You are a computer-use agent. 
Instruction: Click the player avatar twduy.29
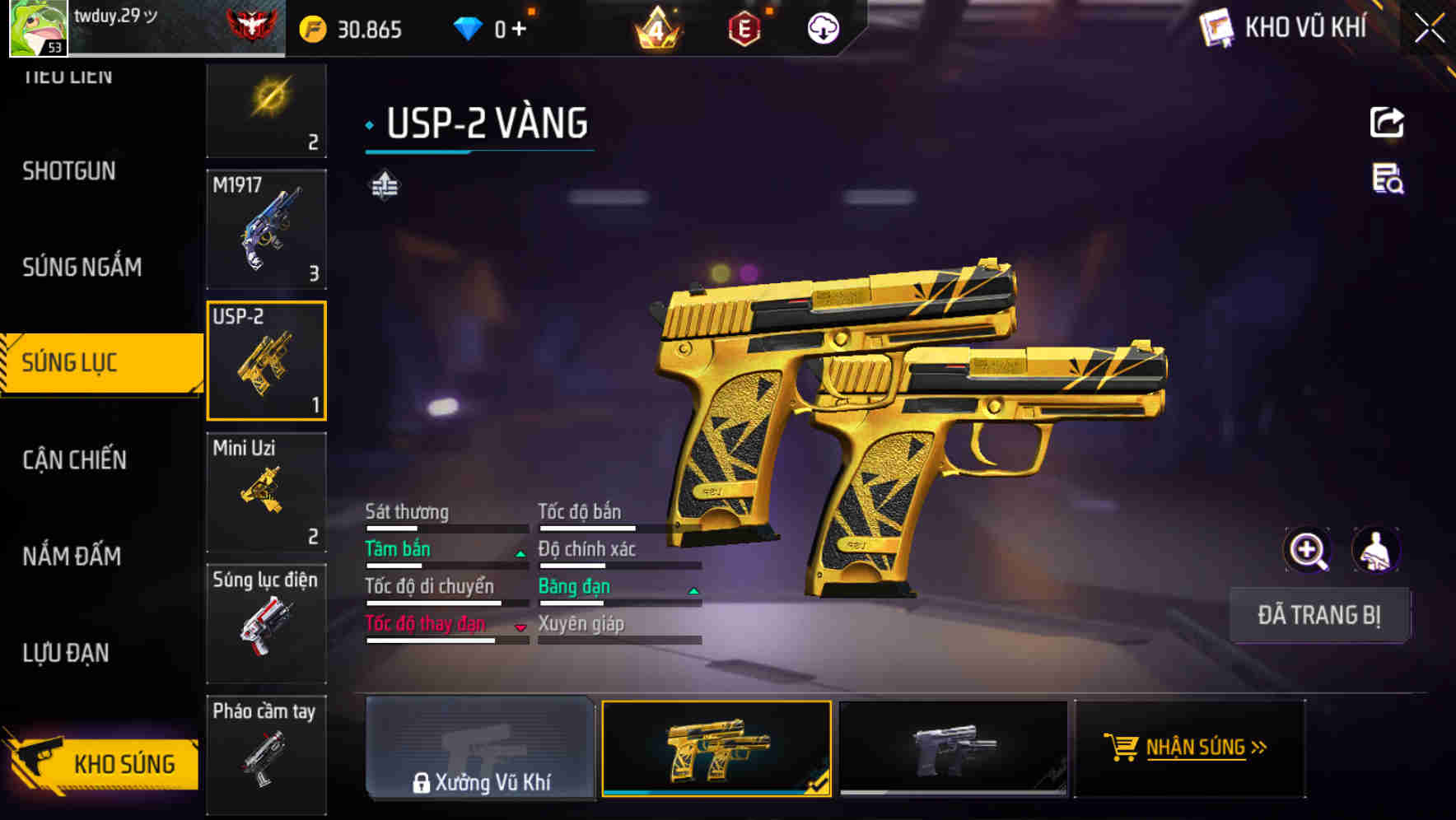pos(36,29)
